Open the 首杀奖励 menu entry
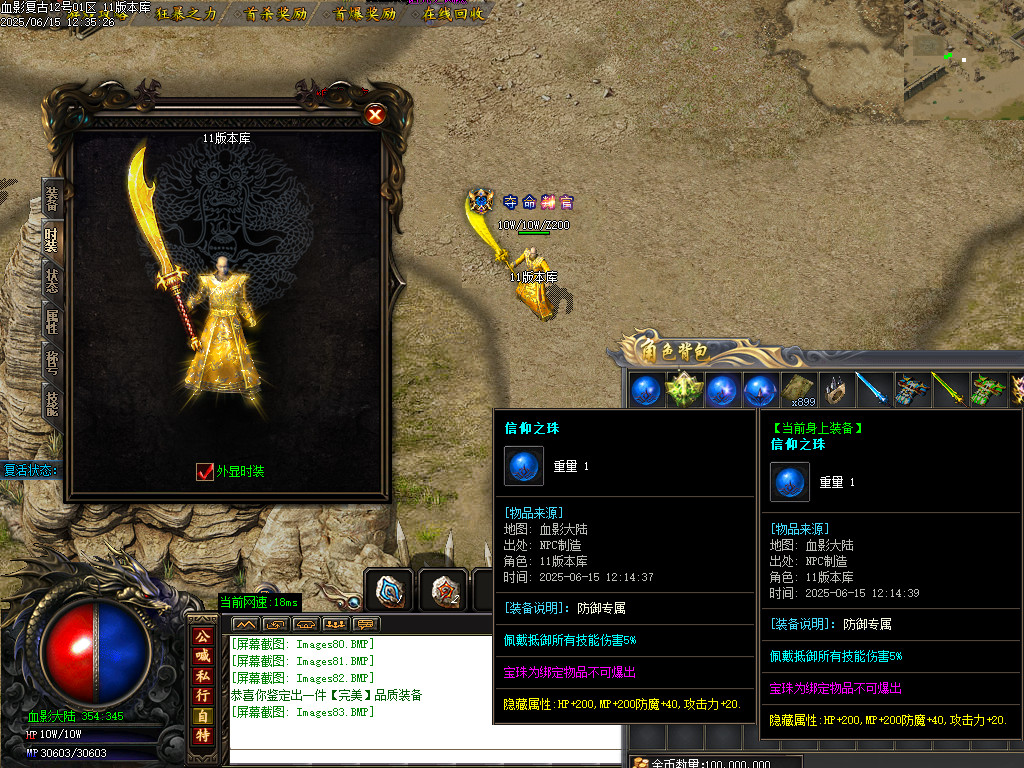This screenshot has width=1024, height=768. (x=276, y=14)
